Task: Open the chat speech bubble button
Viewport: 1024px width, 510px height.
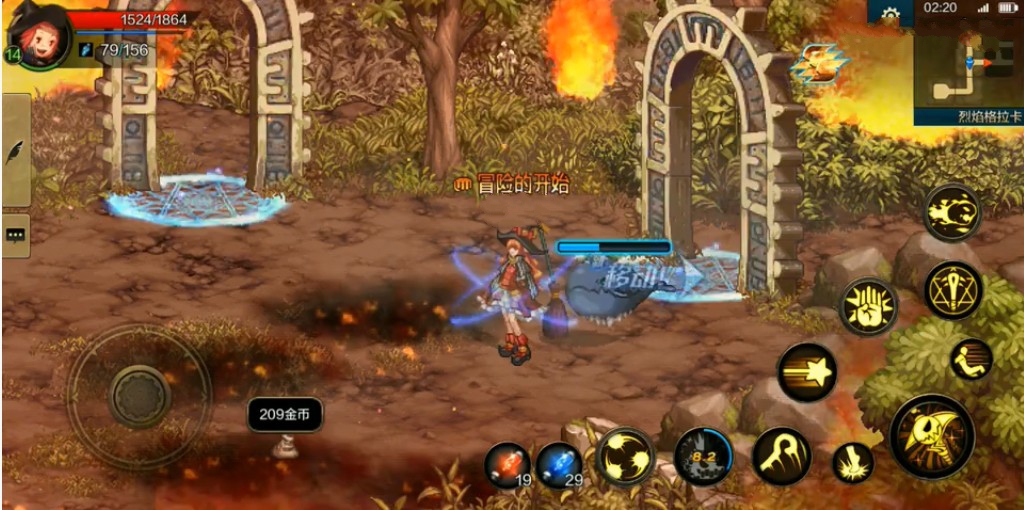Action: pyautogui.click(x=16, y=235)
